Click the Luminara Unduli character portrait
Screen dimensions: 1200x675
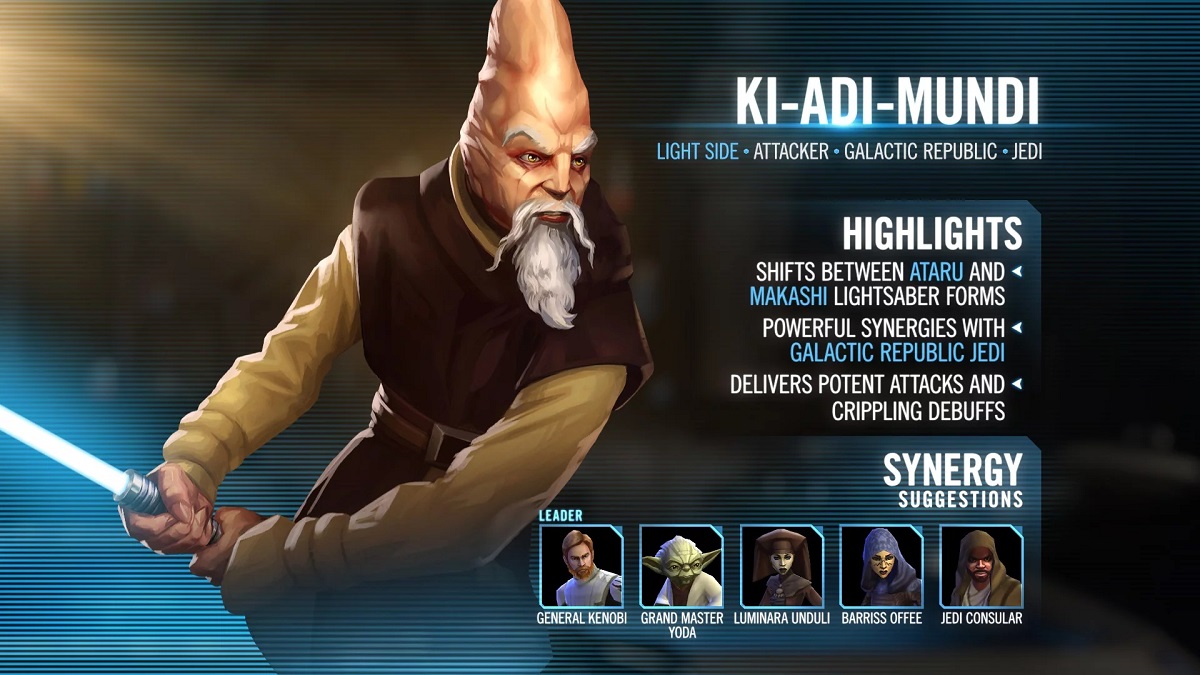781,566
